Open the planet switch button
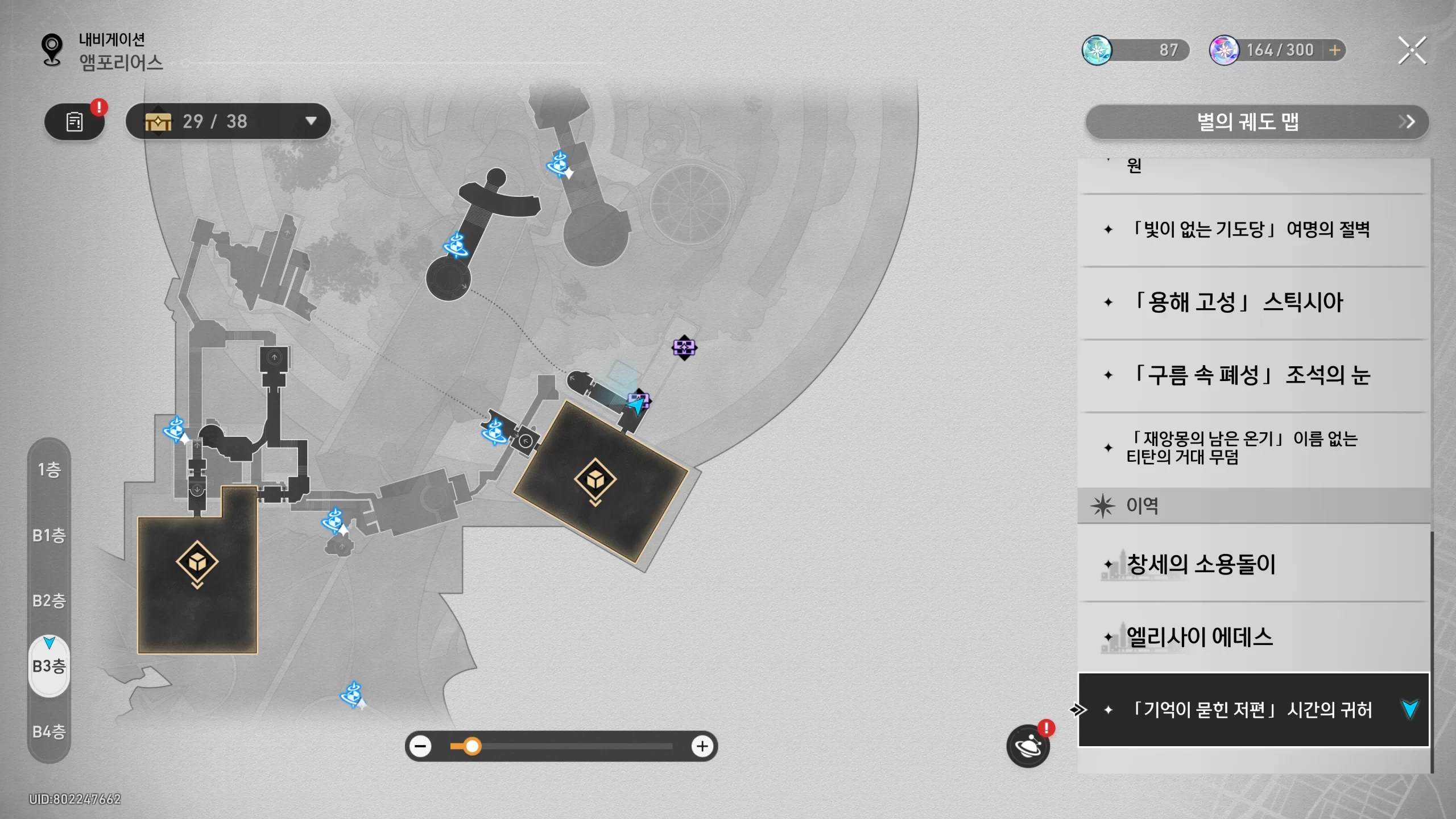 click(1028, 746)
